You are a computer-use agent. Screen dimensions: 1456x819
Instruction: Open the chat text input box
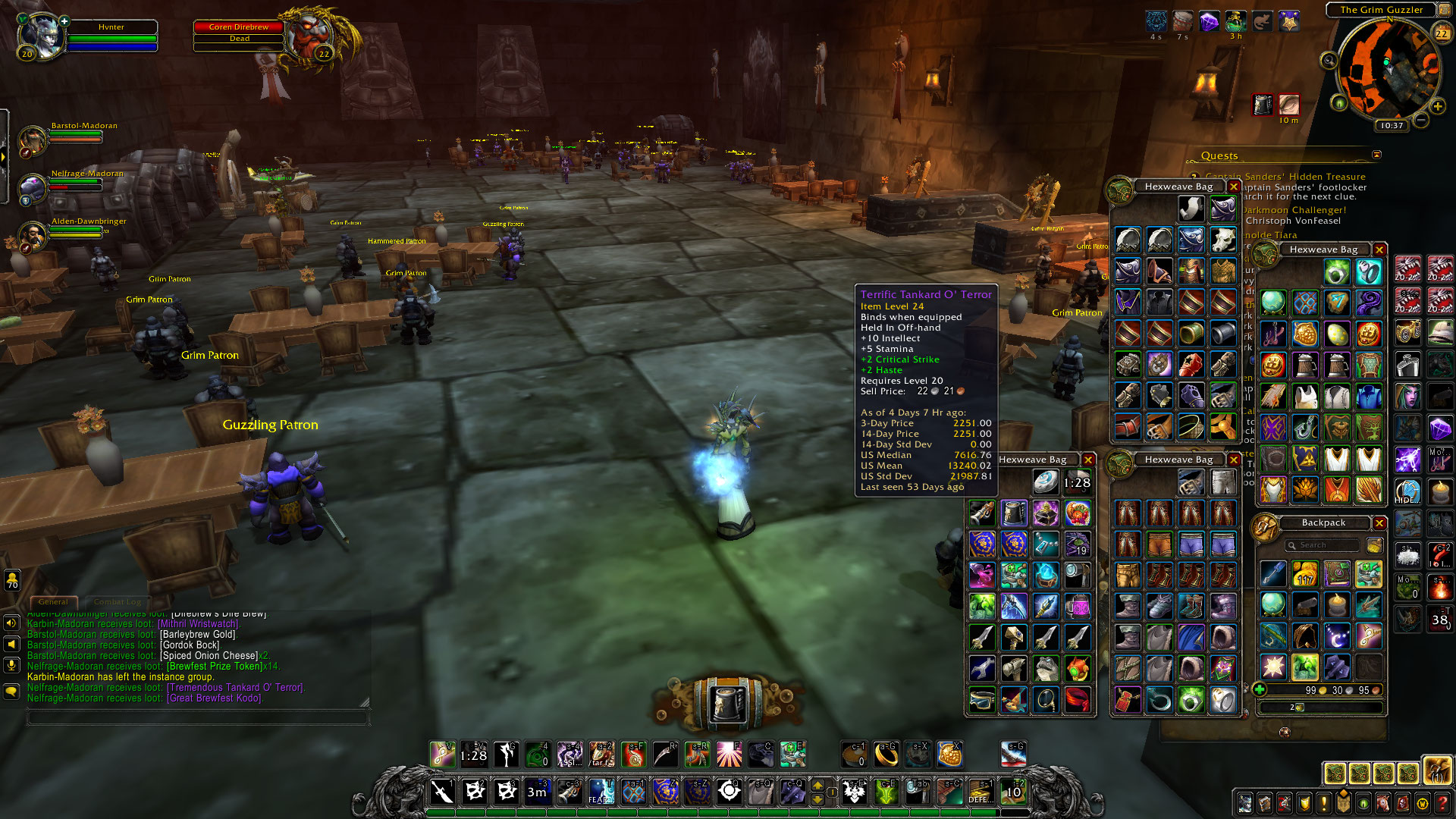tap(197, 717)
